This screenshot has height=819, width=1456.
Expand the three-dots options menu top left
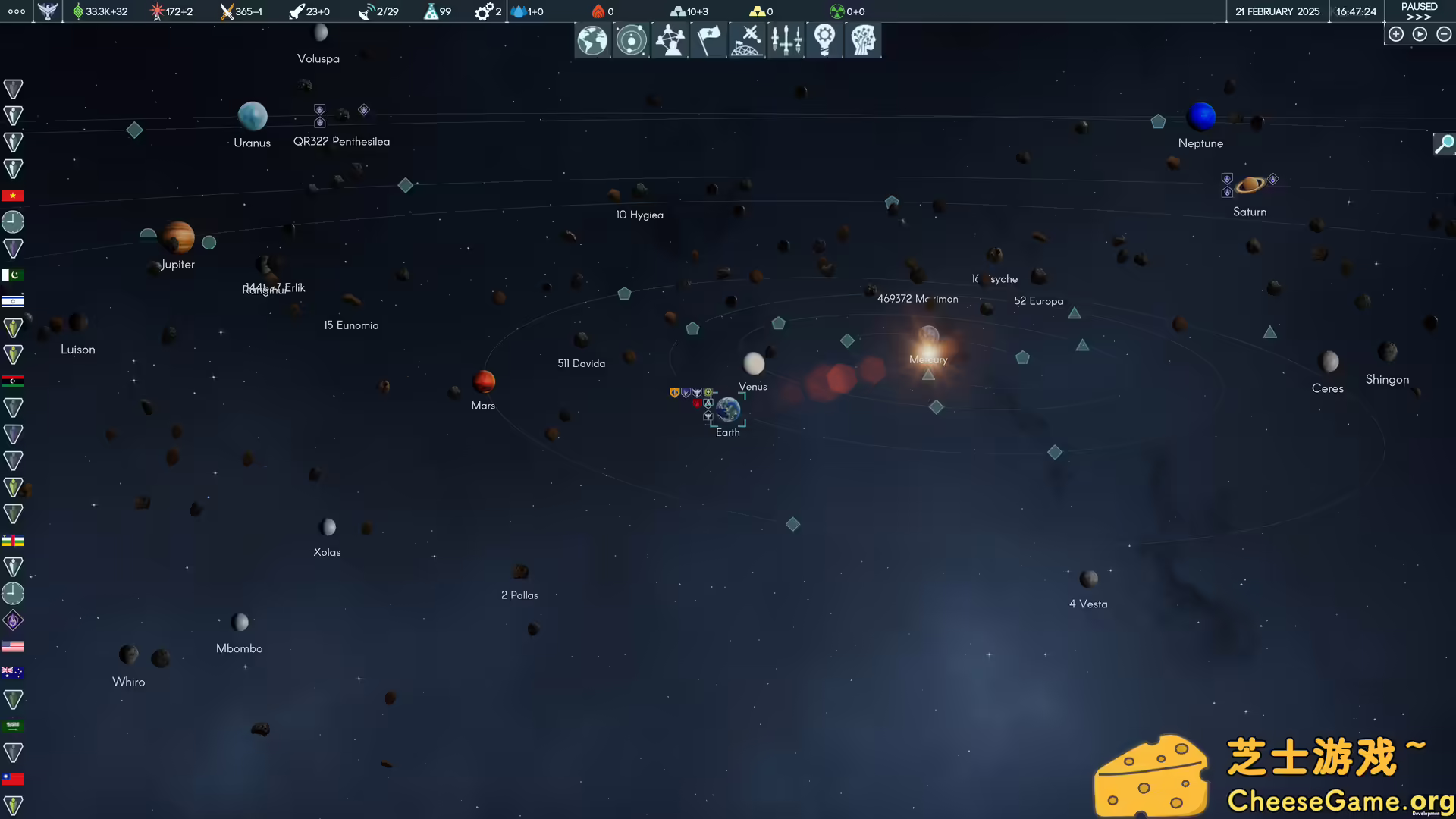(x=15, y=11)
